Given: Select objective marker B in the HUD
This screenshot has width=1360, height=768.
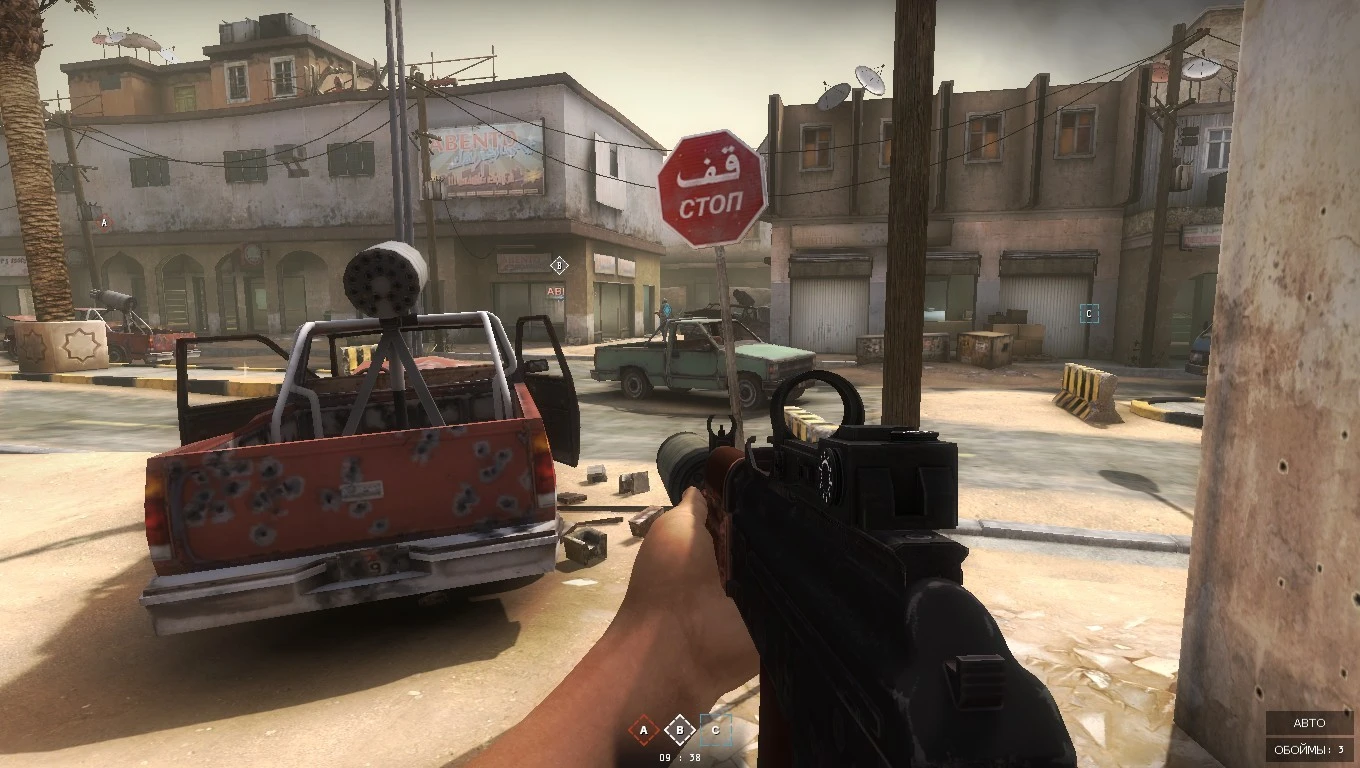Looking at the screenshot, I should (x=681, y=731).
